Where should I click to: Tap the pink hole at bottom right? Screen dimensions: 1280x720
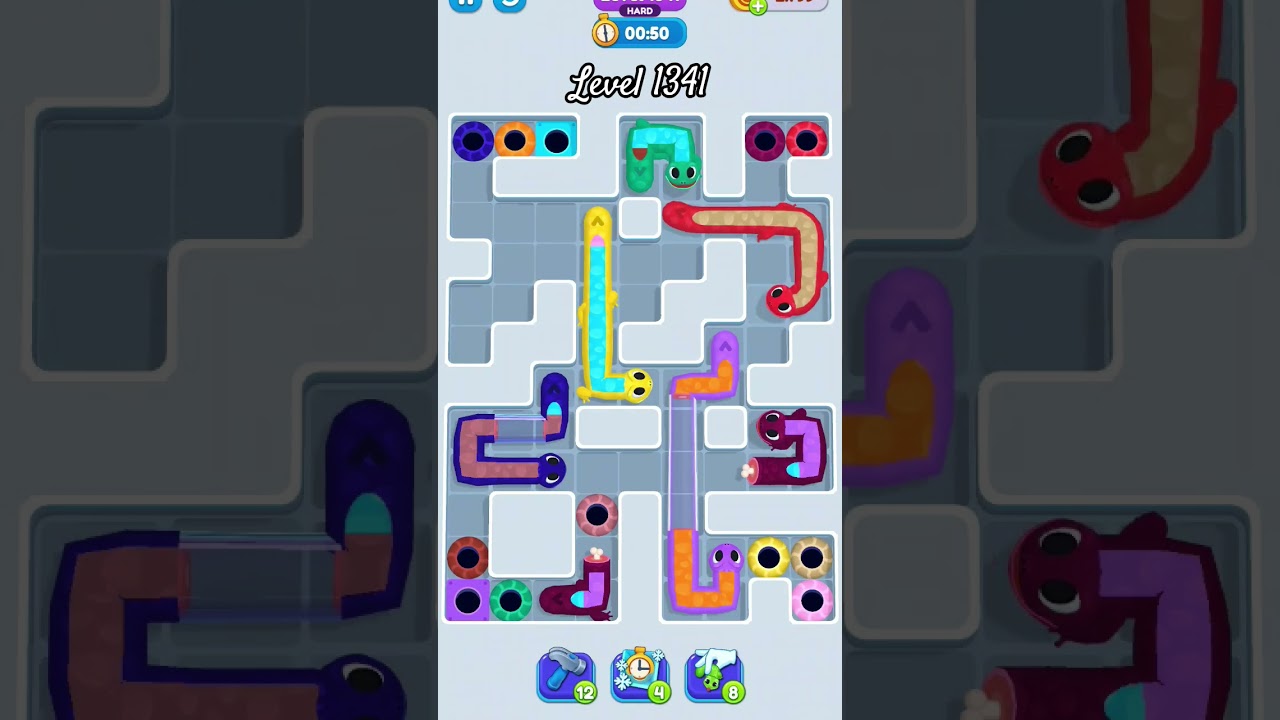click(812, 598)
